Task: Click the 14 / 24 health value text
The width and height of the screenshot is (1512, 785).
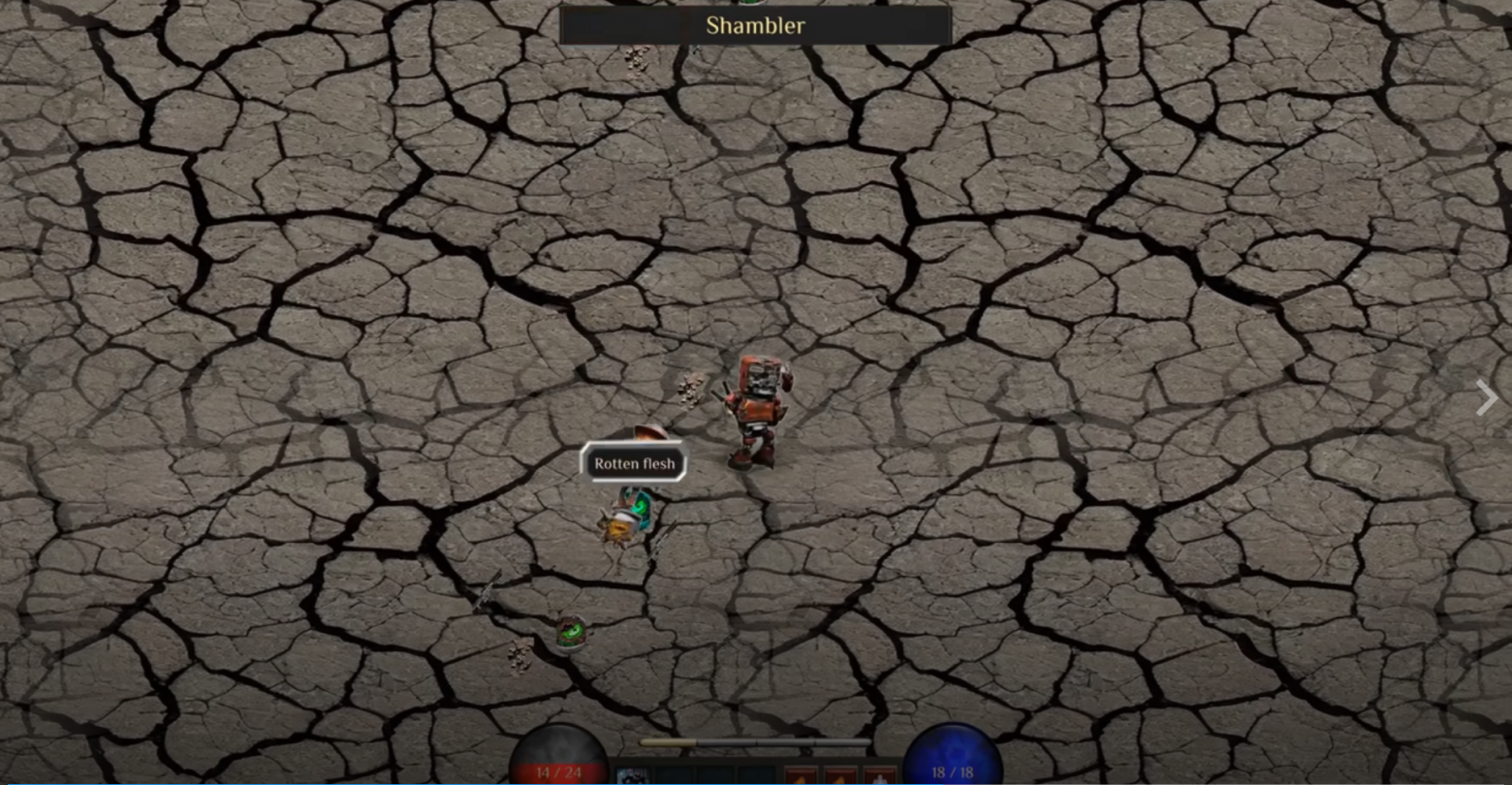Action: [559, 772]
